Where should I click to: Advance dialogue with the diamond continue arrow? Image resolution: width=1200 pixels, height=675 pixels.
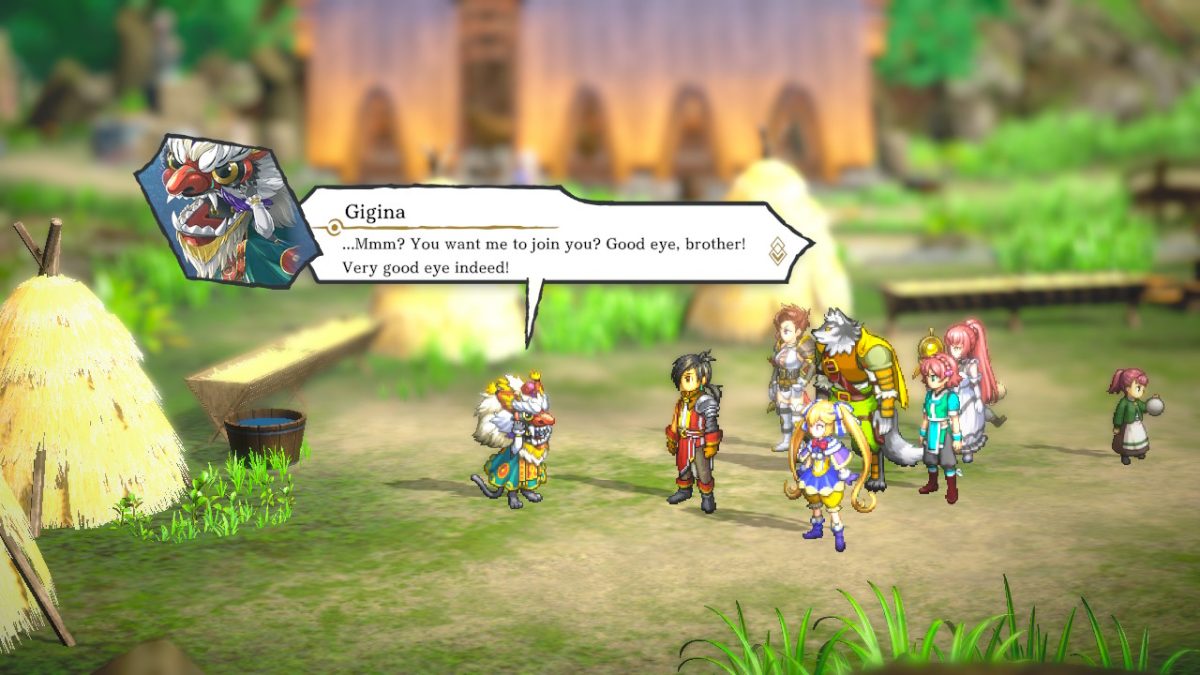(x=777, y=250)
